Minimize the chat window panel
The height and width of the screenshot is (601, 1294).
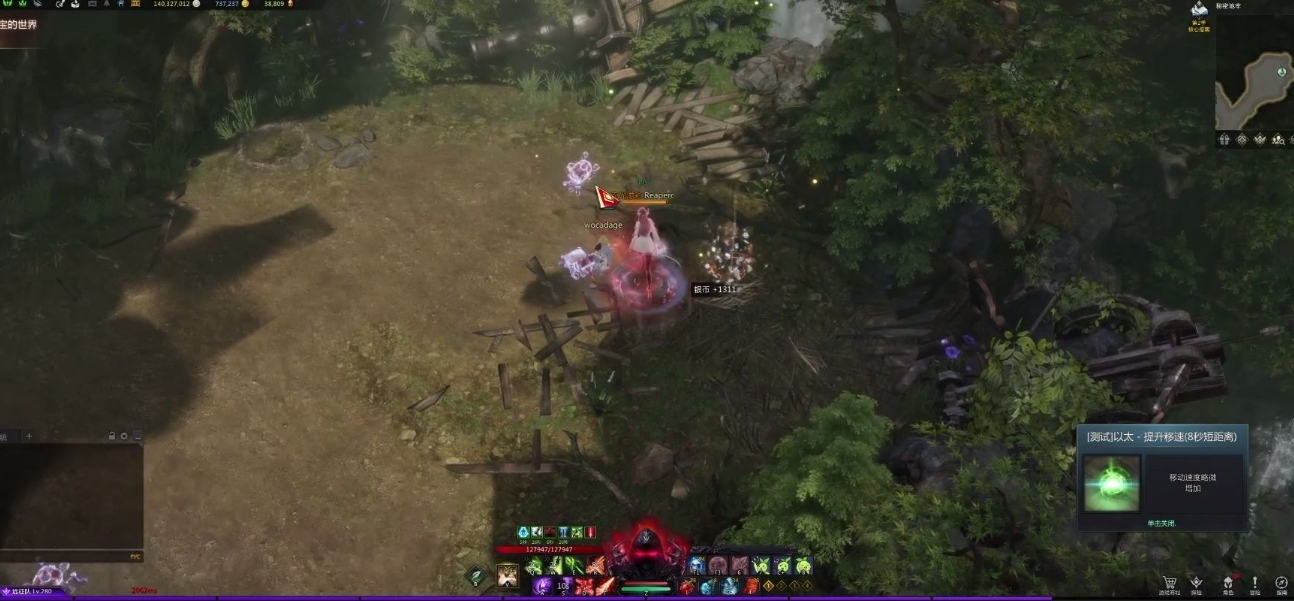(x=137, y=436)
